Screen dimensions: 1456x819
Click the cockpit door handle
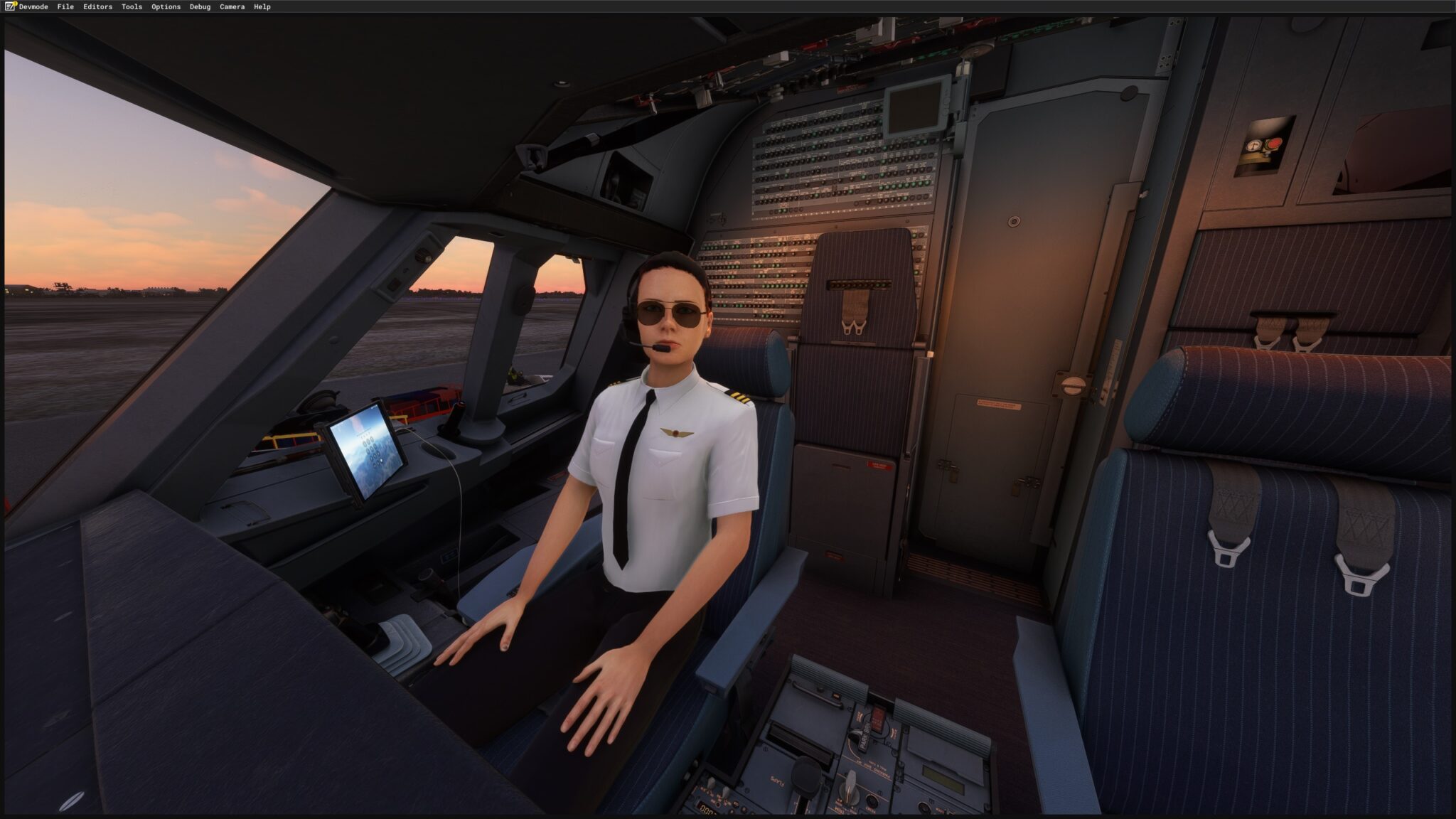pos(1074,386)
